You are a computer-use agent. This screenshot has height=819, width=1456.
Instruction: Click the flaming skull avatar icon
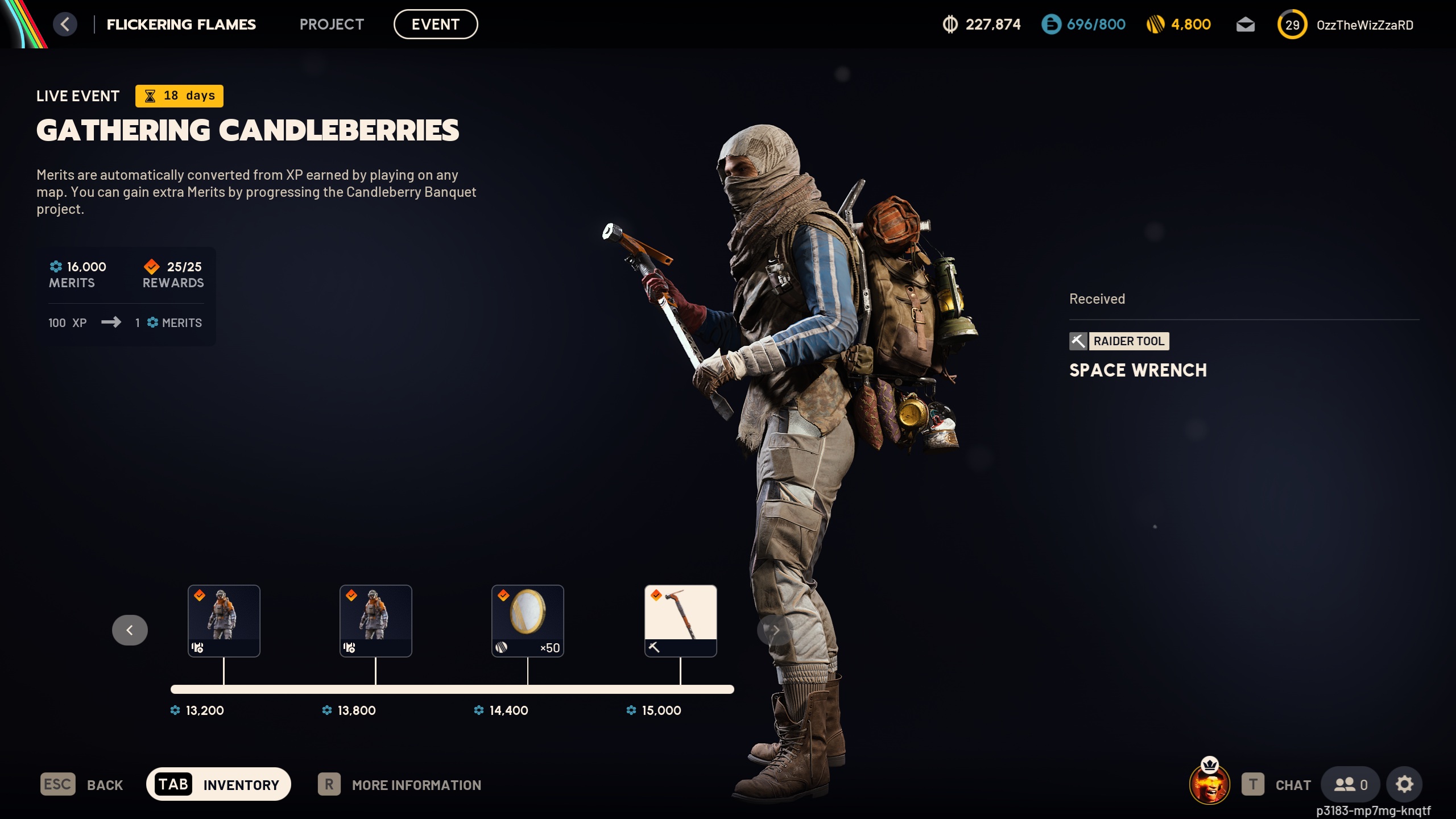point(1210,785)
